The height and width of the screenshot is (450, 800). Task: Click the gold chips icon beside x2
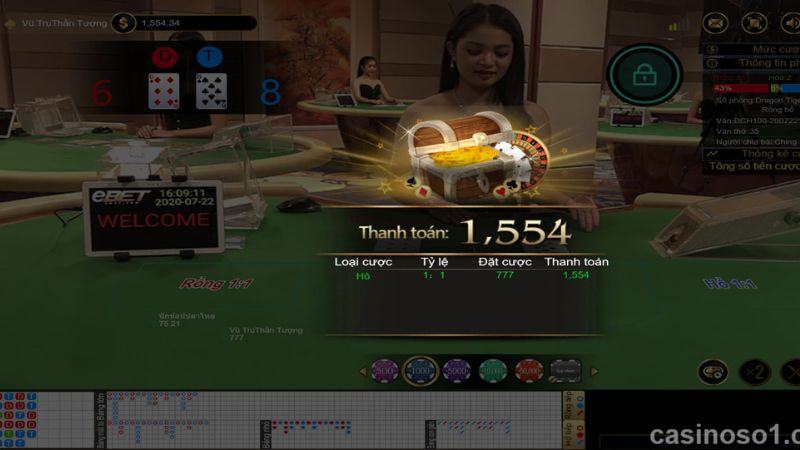click(712, 372)
